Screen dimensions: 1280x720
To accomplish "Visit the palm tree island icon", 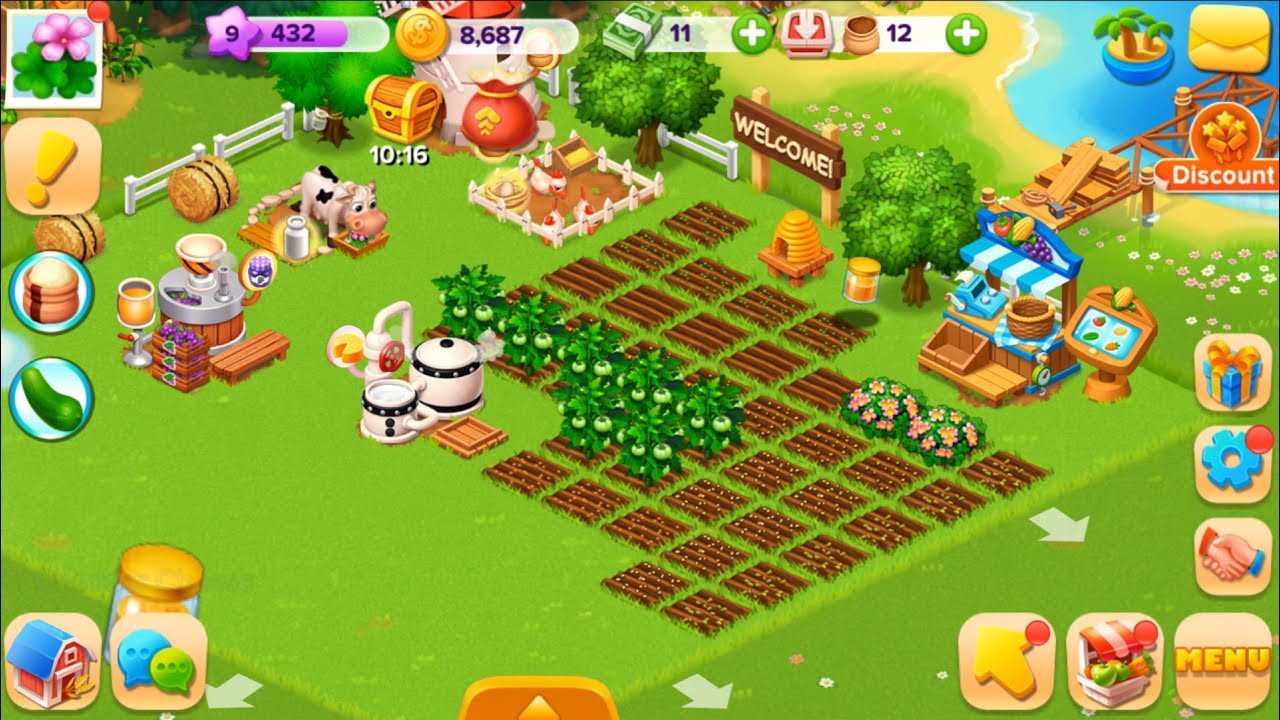I will coord(1137,45).
